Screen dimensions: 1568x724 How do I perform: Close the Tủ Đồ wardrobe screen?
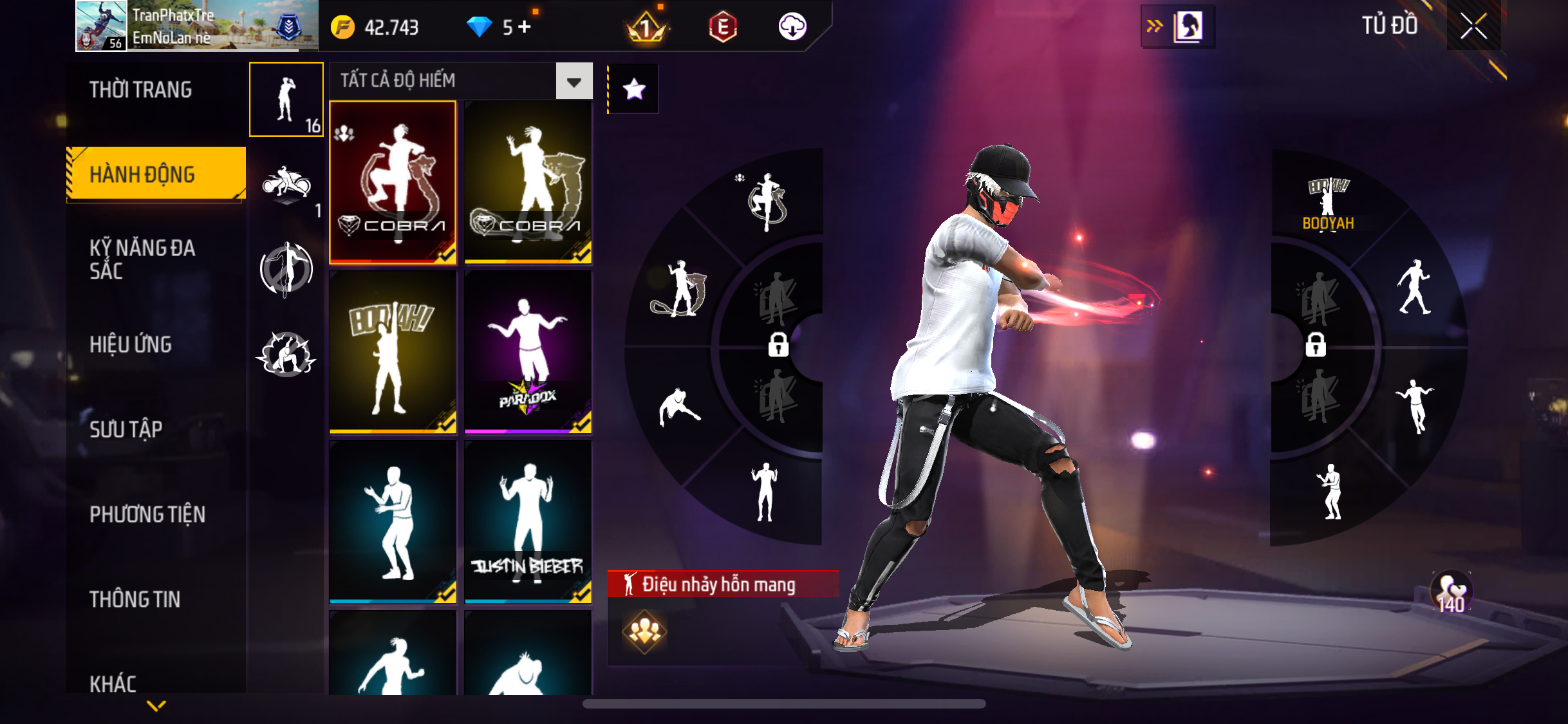tap(1473, 26)
